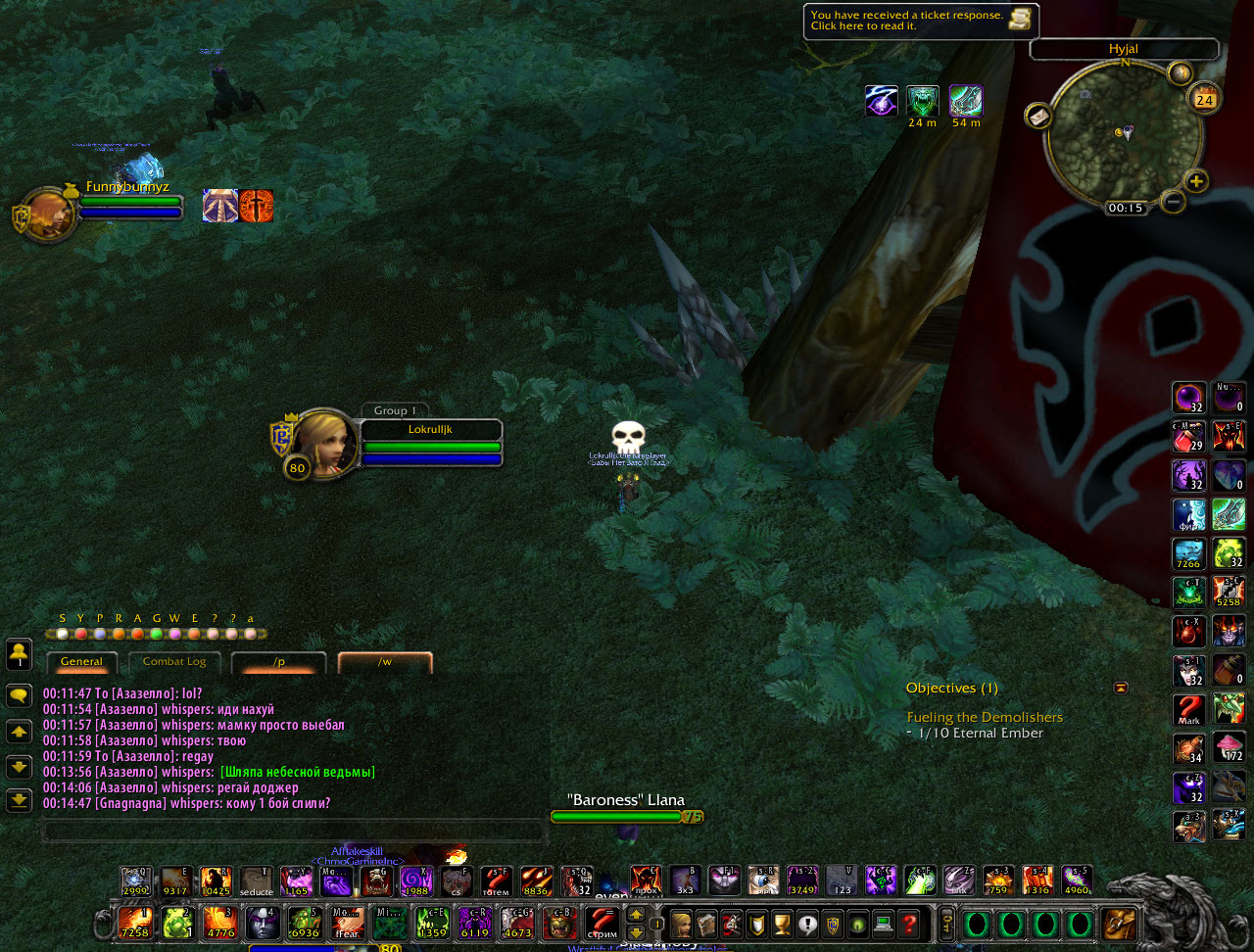Open the social button with the person icon
This screenshot has width=1254, height=952.
[x=19, y=653]
